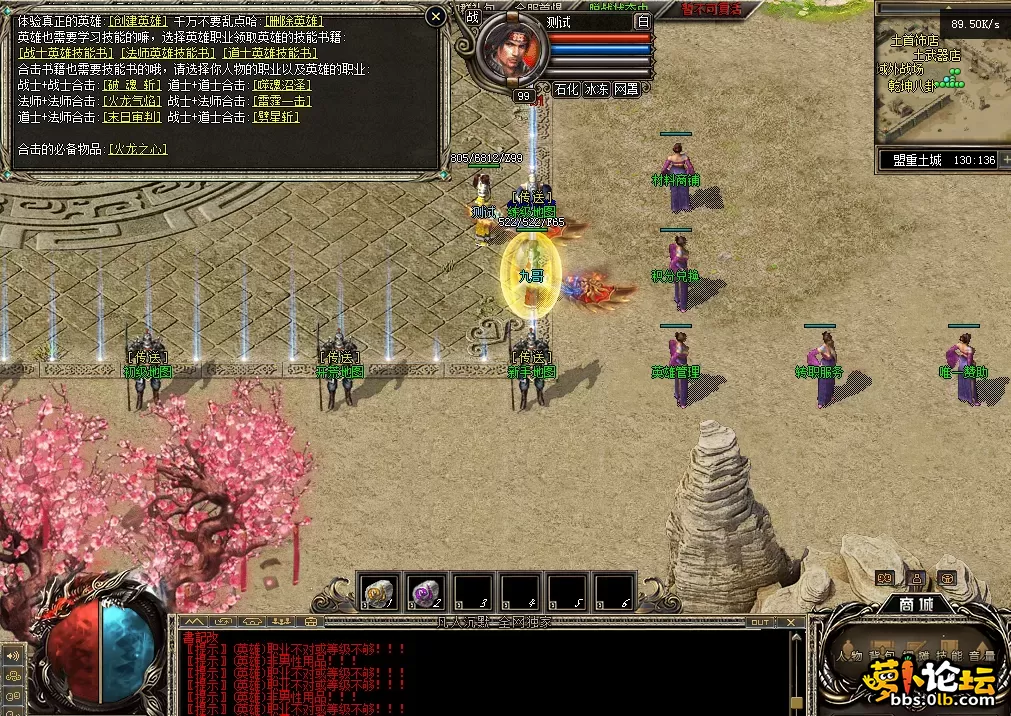Choose the 破魂斩 combo skill link

132,85
